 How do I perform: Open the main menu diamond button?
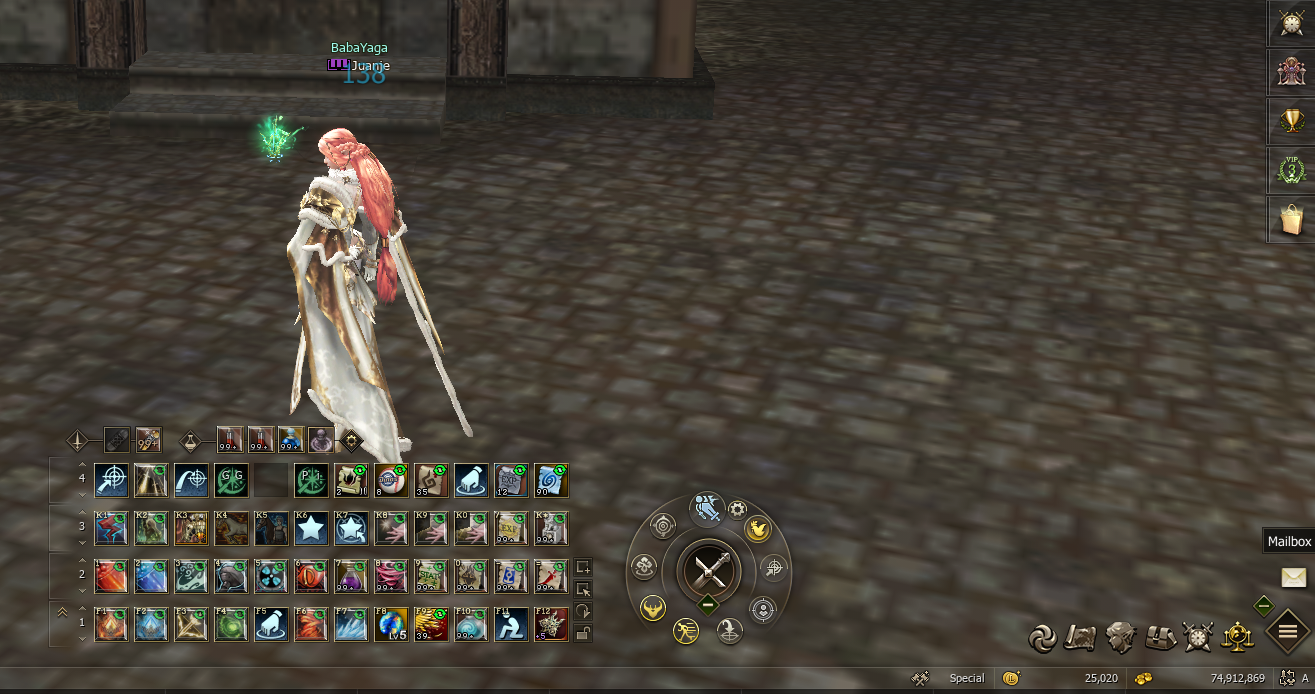(x=1288, y=631)
